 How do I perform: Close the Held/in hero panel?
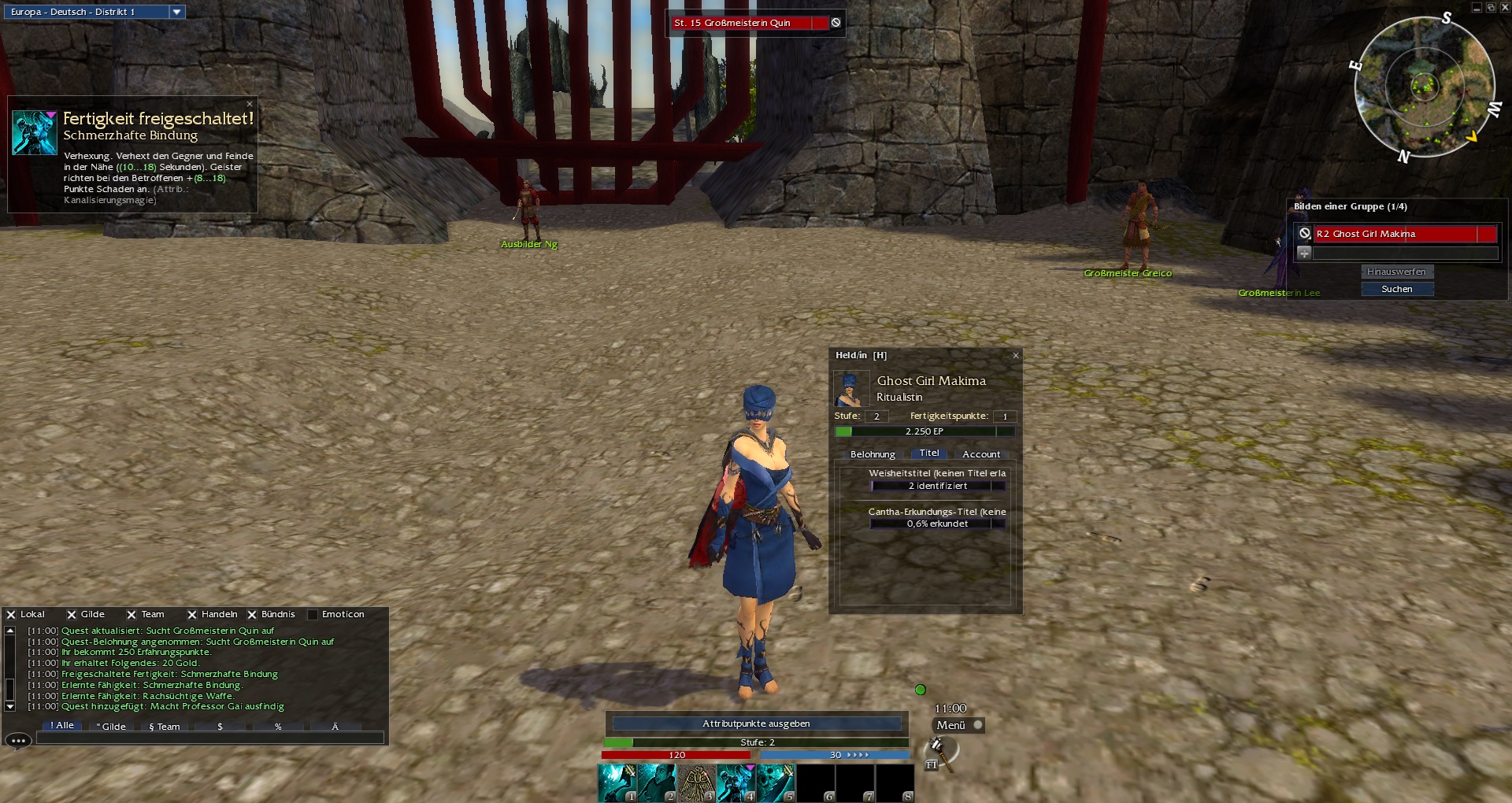(1016, 356)
